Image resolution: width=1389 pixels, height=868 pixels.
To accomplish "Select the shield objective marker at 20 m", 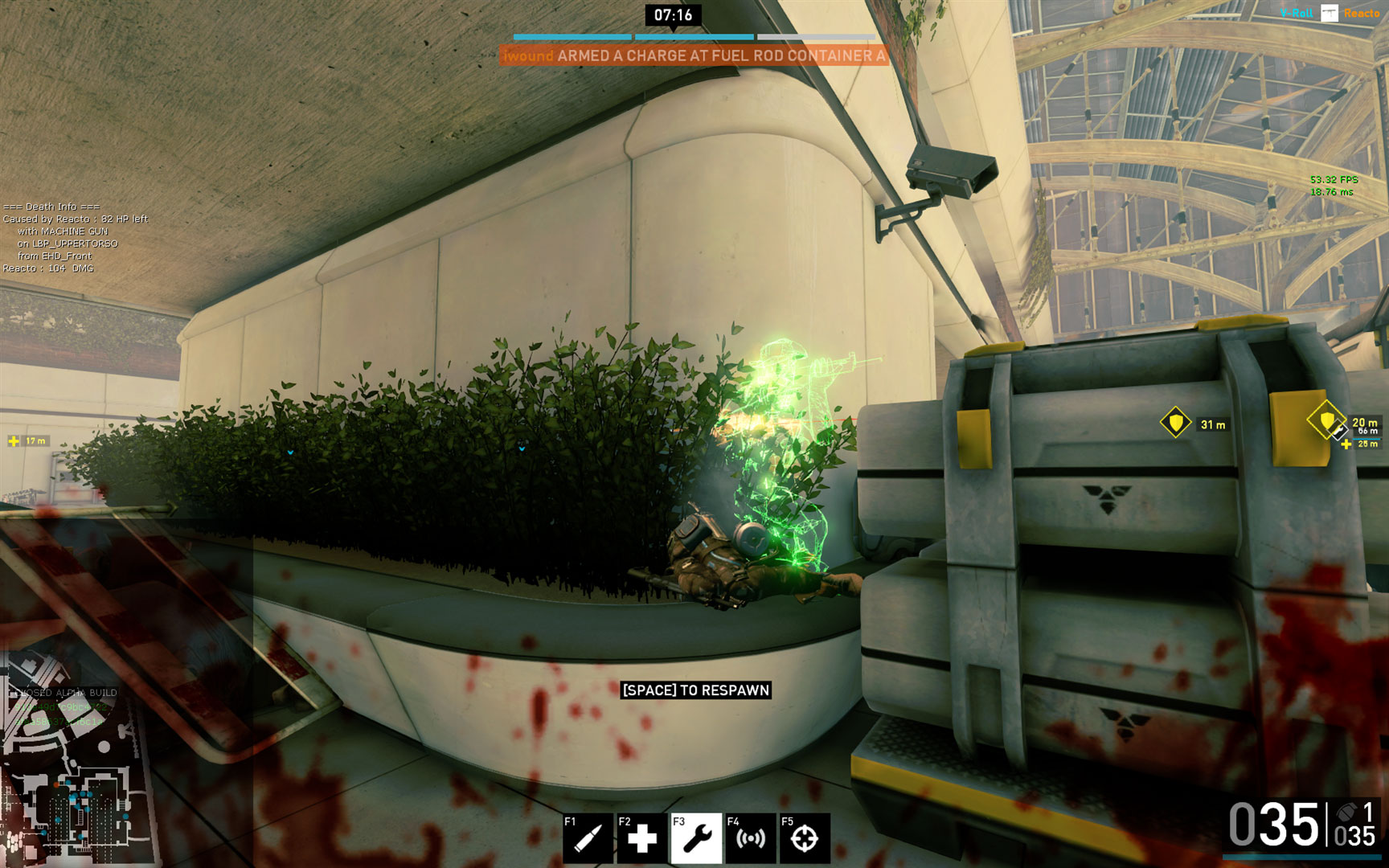I will pyautogui.click(x=1325, y=420).
